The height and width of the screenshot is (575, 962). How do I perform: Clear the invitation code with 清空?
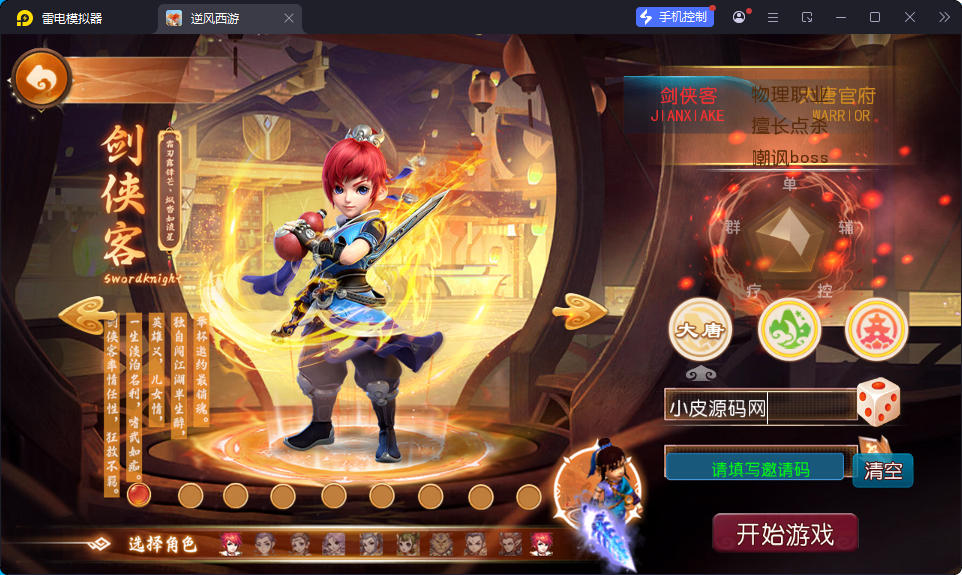tap(883, 470)
